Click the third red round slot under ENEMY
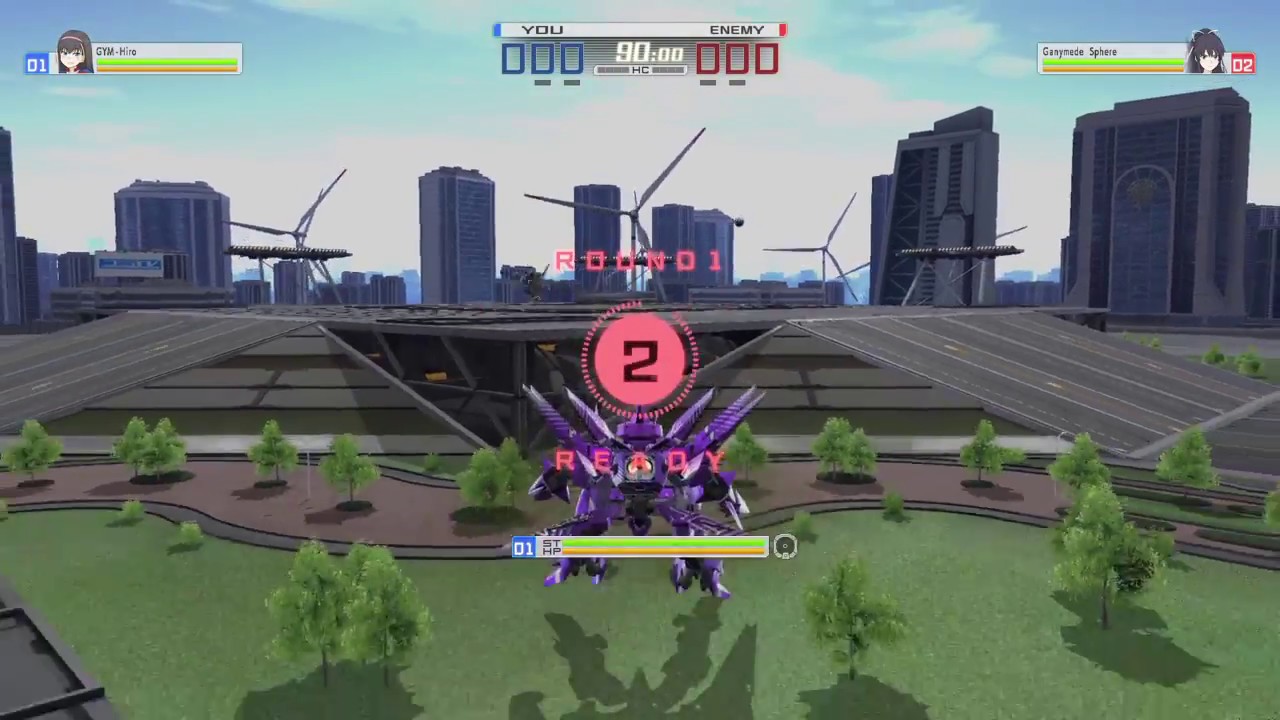The image size is (1280, 720). (768, 60)
